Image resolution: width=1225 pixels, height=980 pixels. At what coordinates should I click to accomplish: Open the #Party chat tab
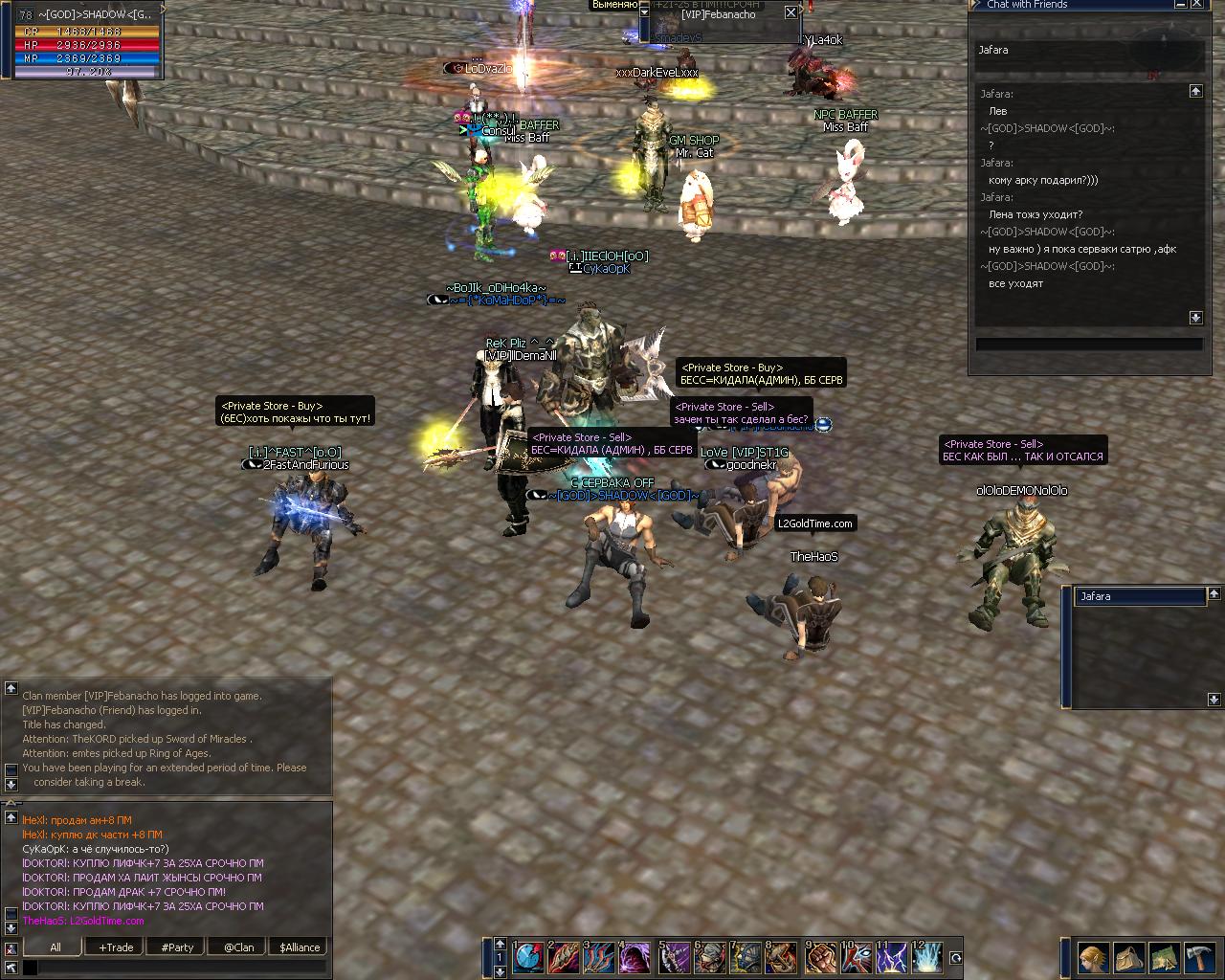point(177,947)
